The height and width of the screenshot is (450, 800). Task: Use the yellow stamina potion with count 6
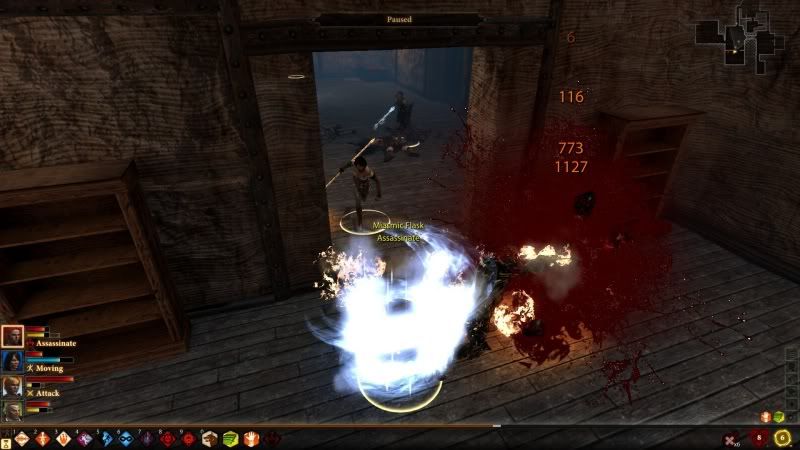tap(782, 438)
